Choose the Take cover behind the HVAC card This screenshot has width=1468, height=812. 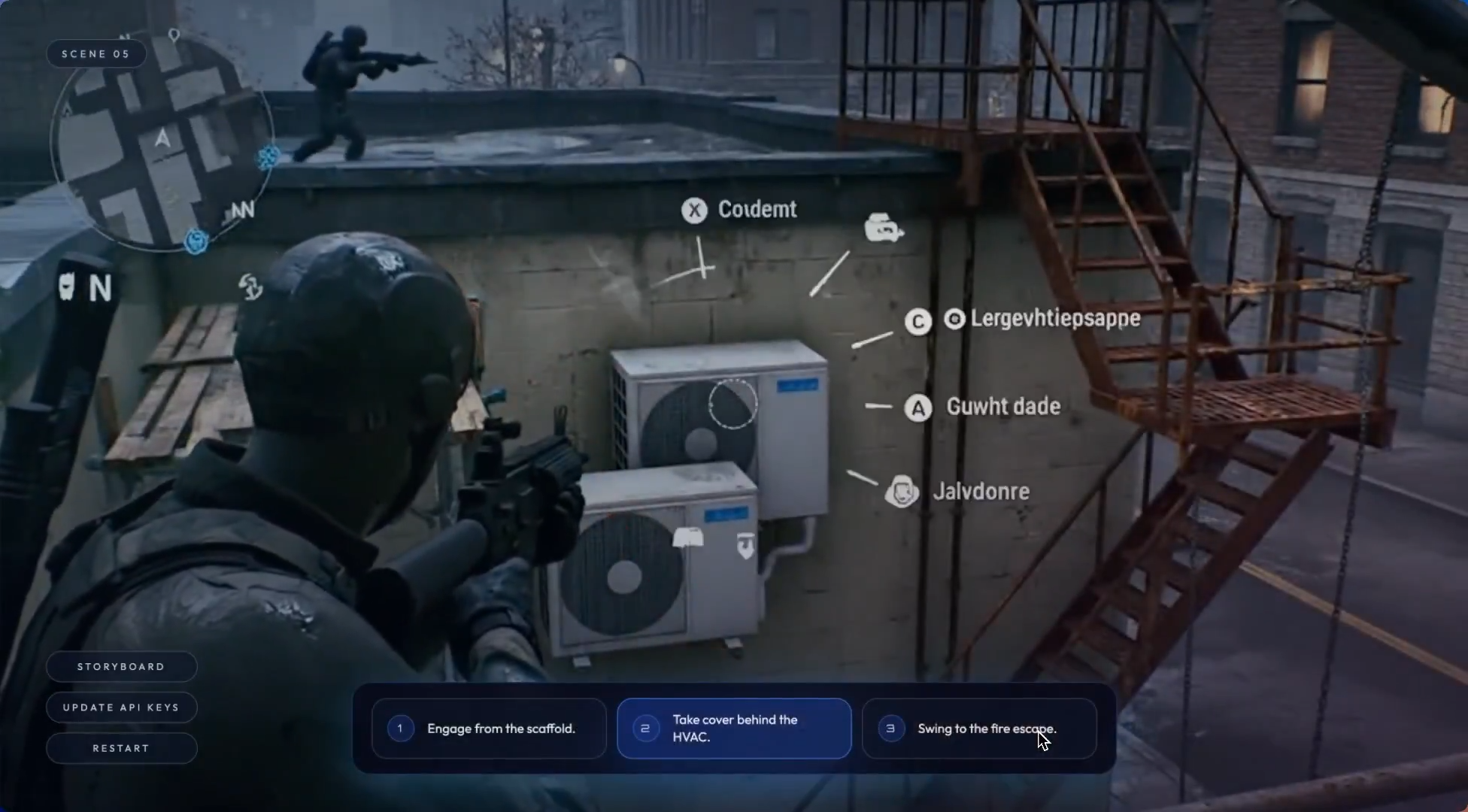coord(733,728)
